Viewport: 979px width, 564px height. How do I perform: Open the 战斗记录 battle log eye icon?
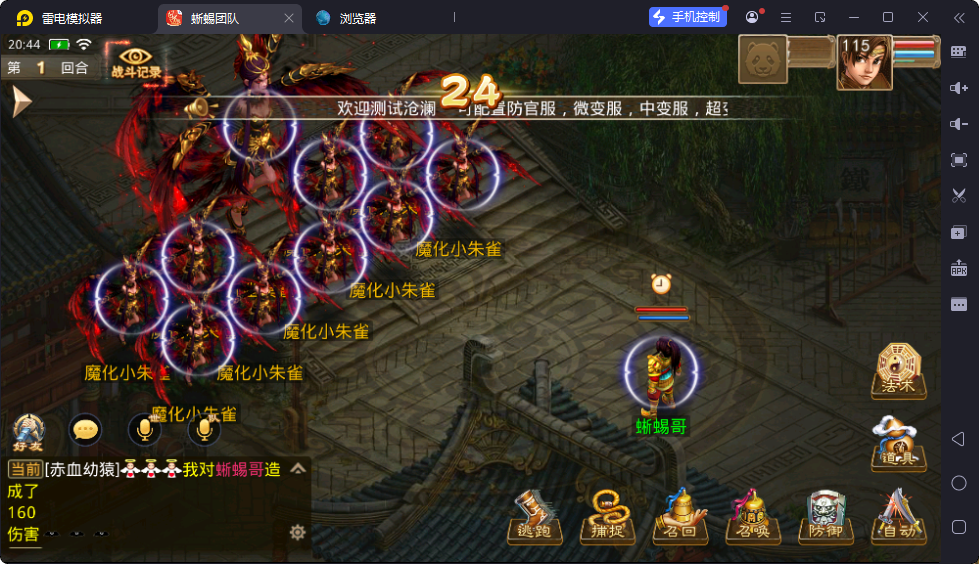click(135, 60)
